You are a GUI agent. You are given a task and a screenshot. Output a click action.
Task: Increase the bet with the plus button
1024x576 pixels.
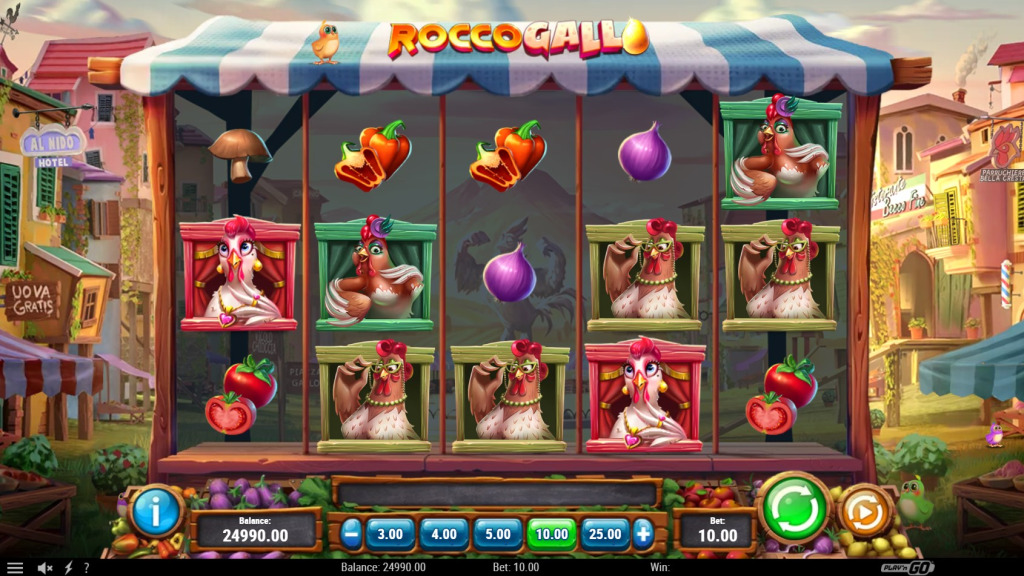coord(643,534)
